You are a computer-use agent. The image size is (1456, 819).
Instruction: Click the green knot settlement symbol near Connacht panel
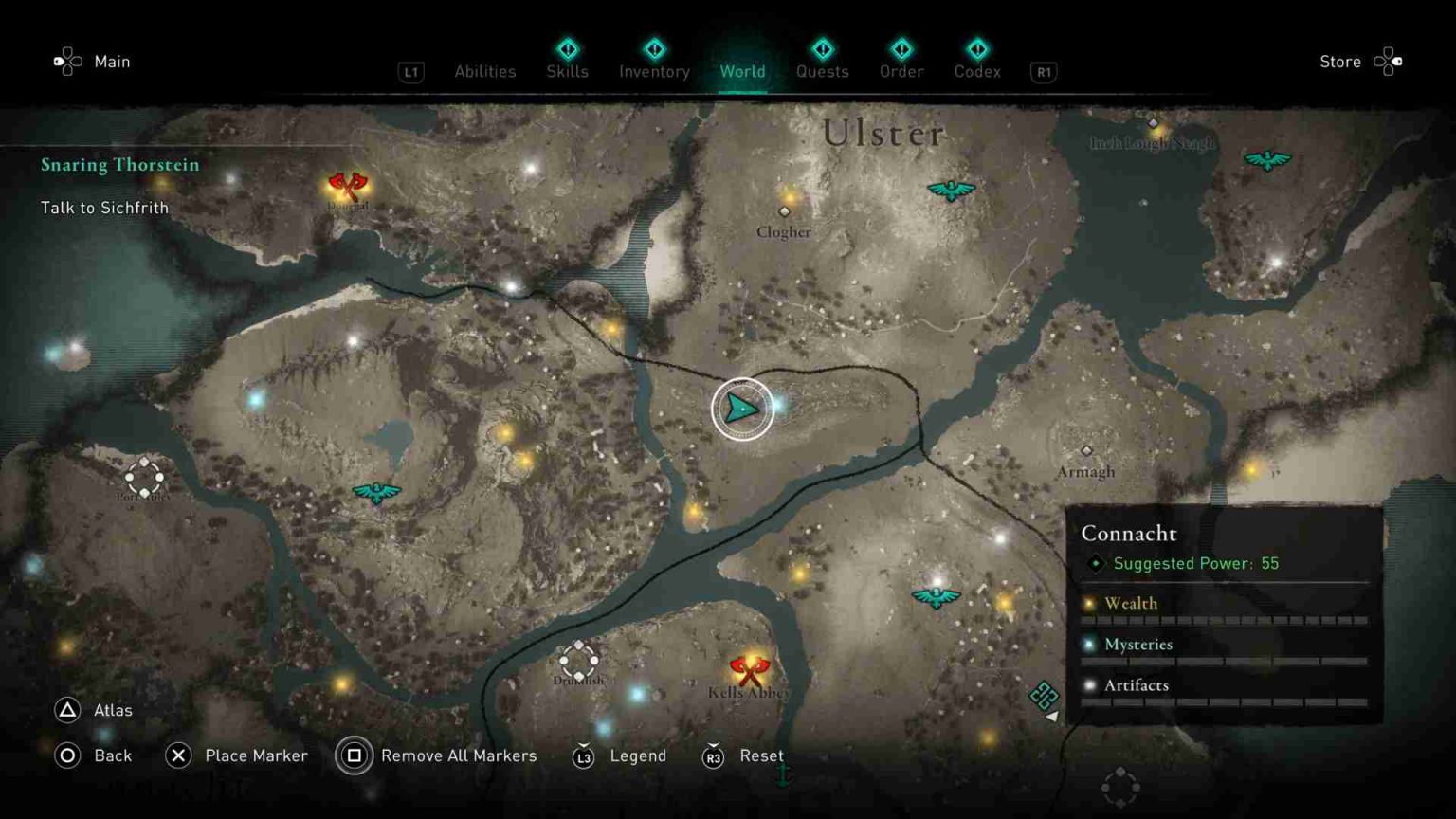tap(1043, 695)
